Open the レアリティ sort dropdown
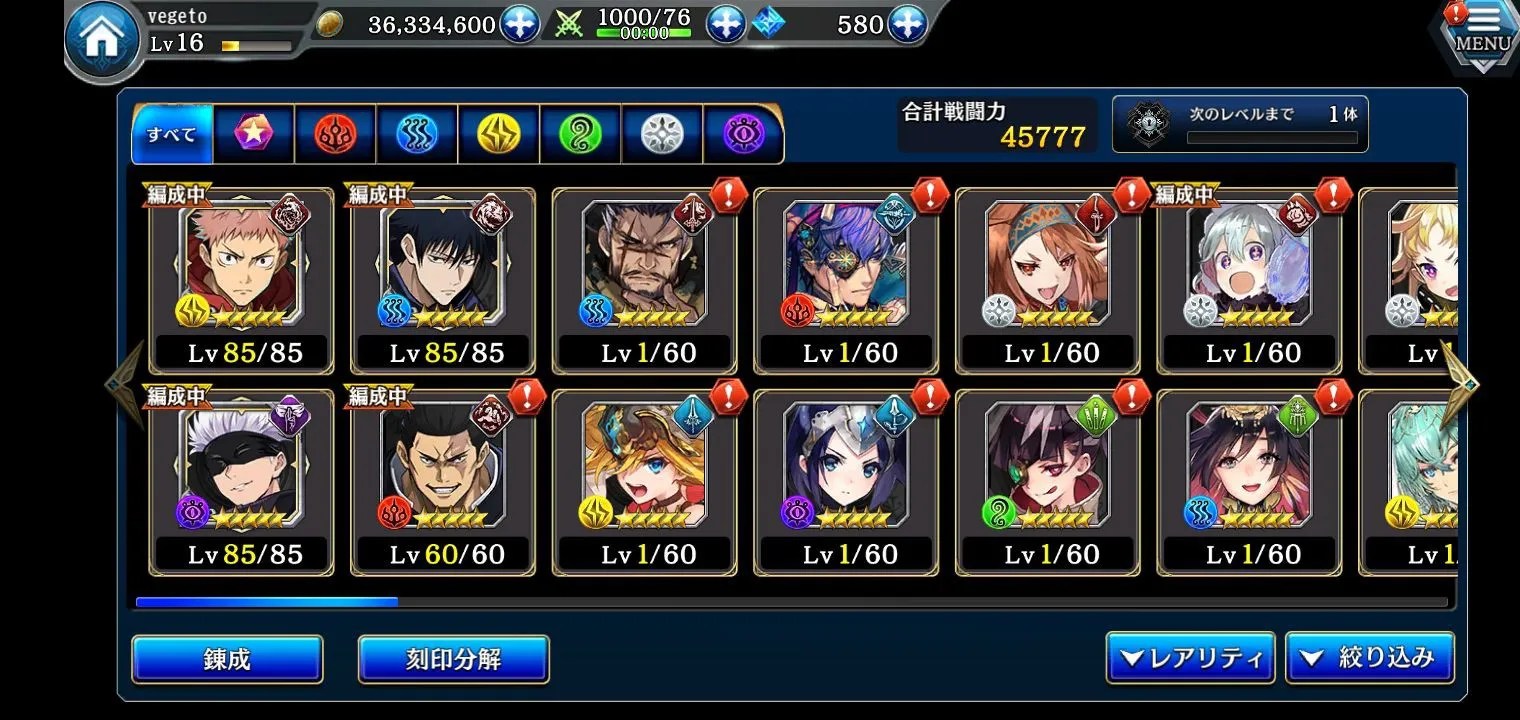 tap(1190, 658)
